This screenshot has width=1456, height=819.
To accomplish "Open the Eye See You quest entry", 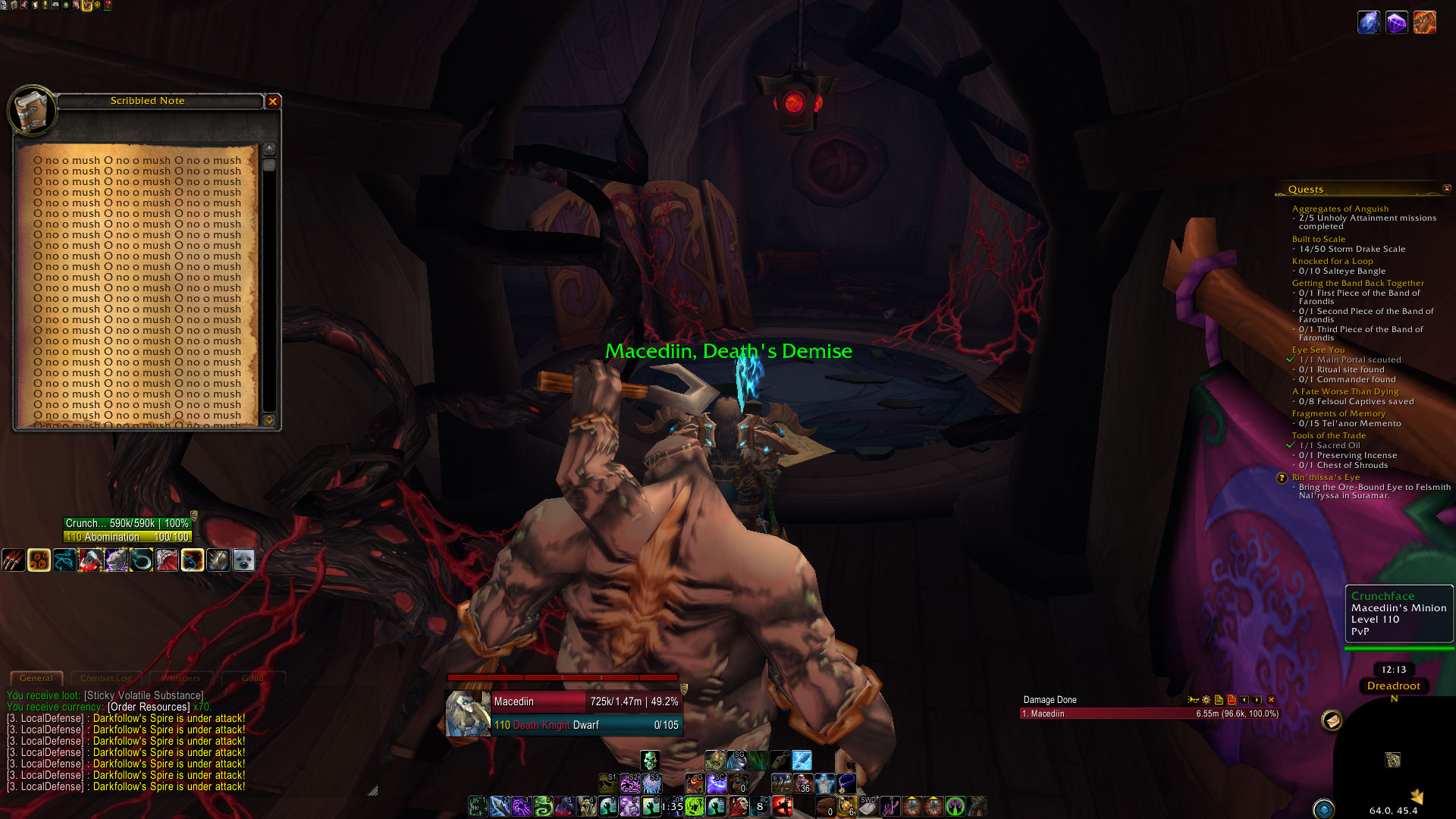I will click(x=1318, y=350).
